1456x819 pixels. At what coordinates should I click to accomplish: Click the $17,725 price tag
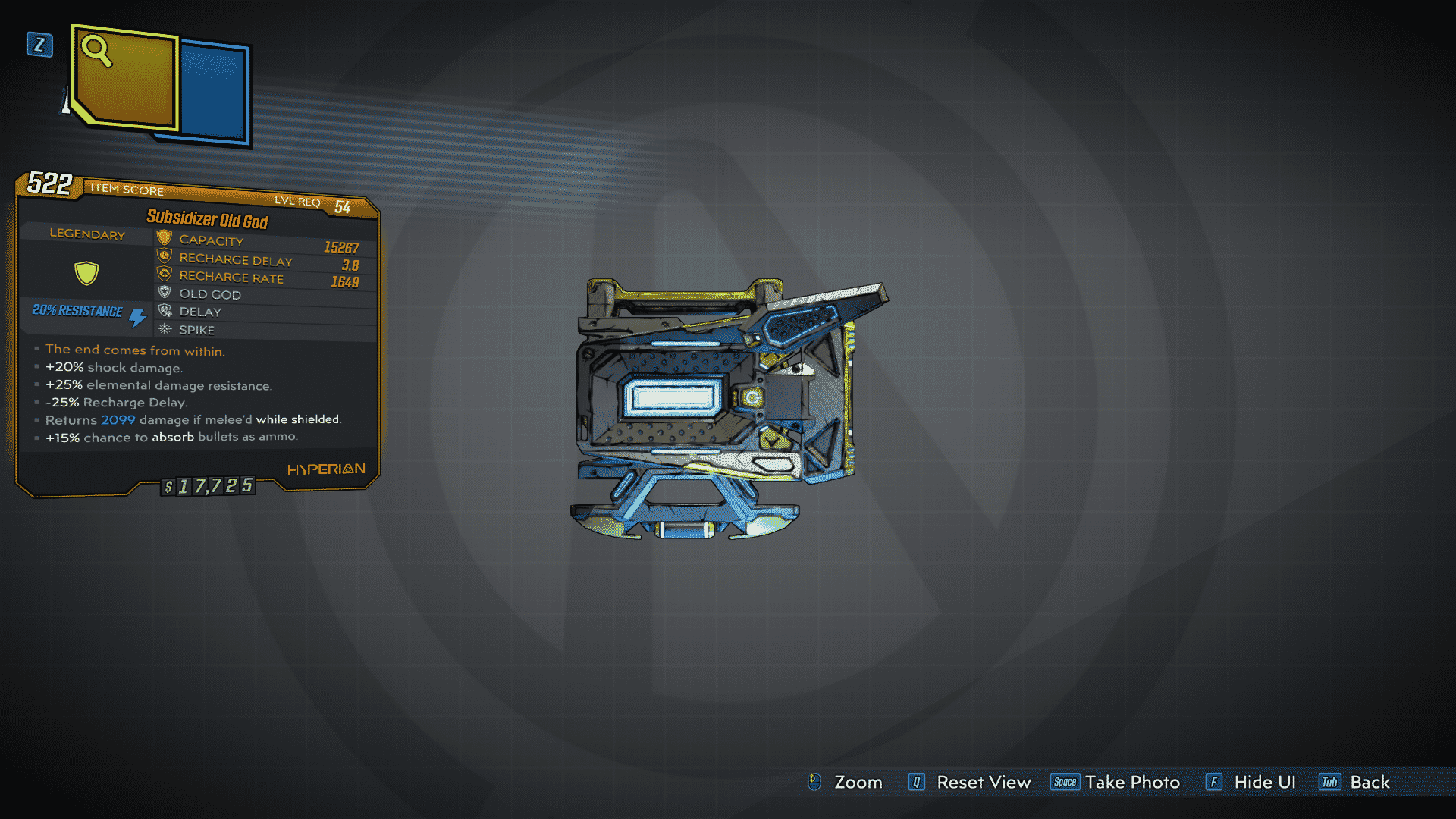point(207,486)
